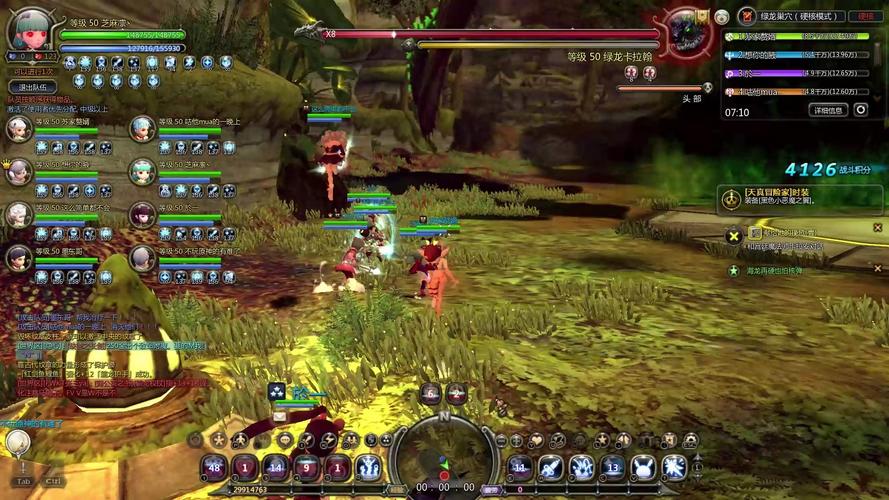
Task: Activate the skill slot showing cooldown 13
Action: coord(613,467)
